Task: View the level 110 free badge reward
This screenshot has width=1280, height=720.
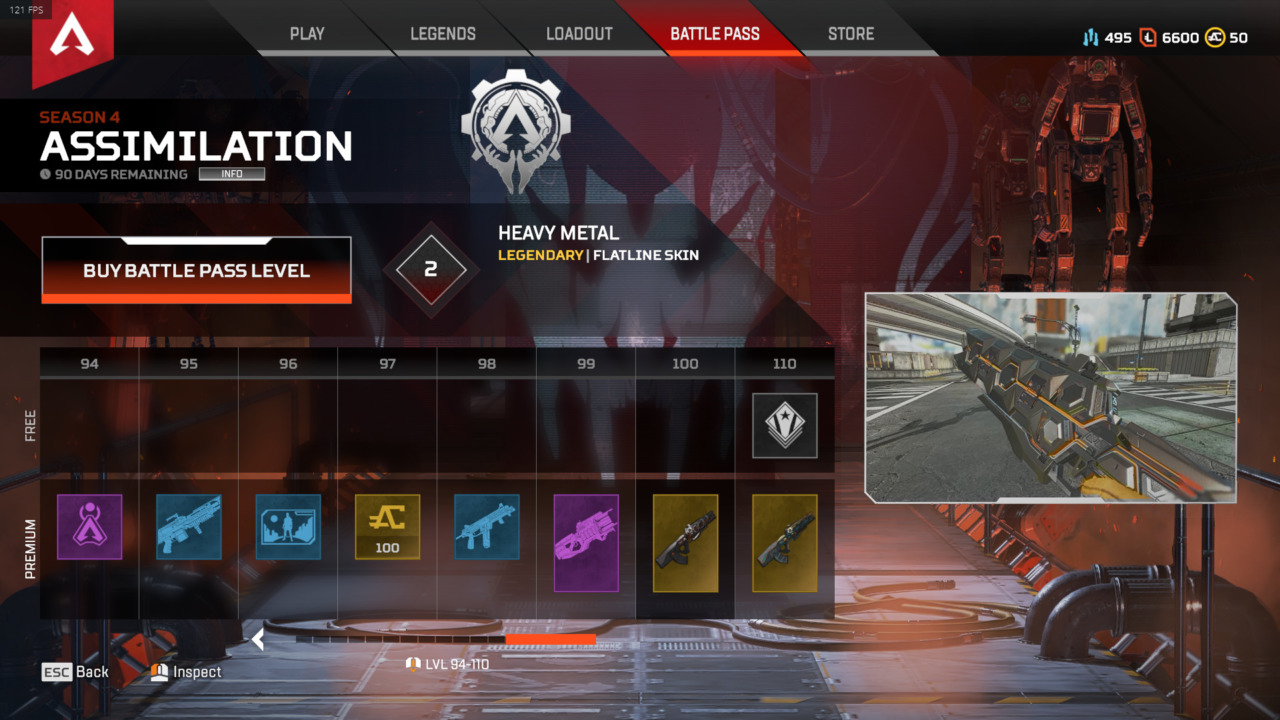Action: pyautogui.click(x=785, y=425)
